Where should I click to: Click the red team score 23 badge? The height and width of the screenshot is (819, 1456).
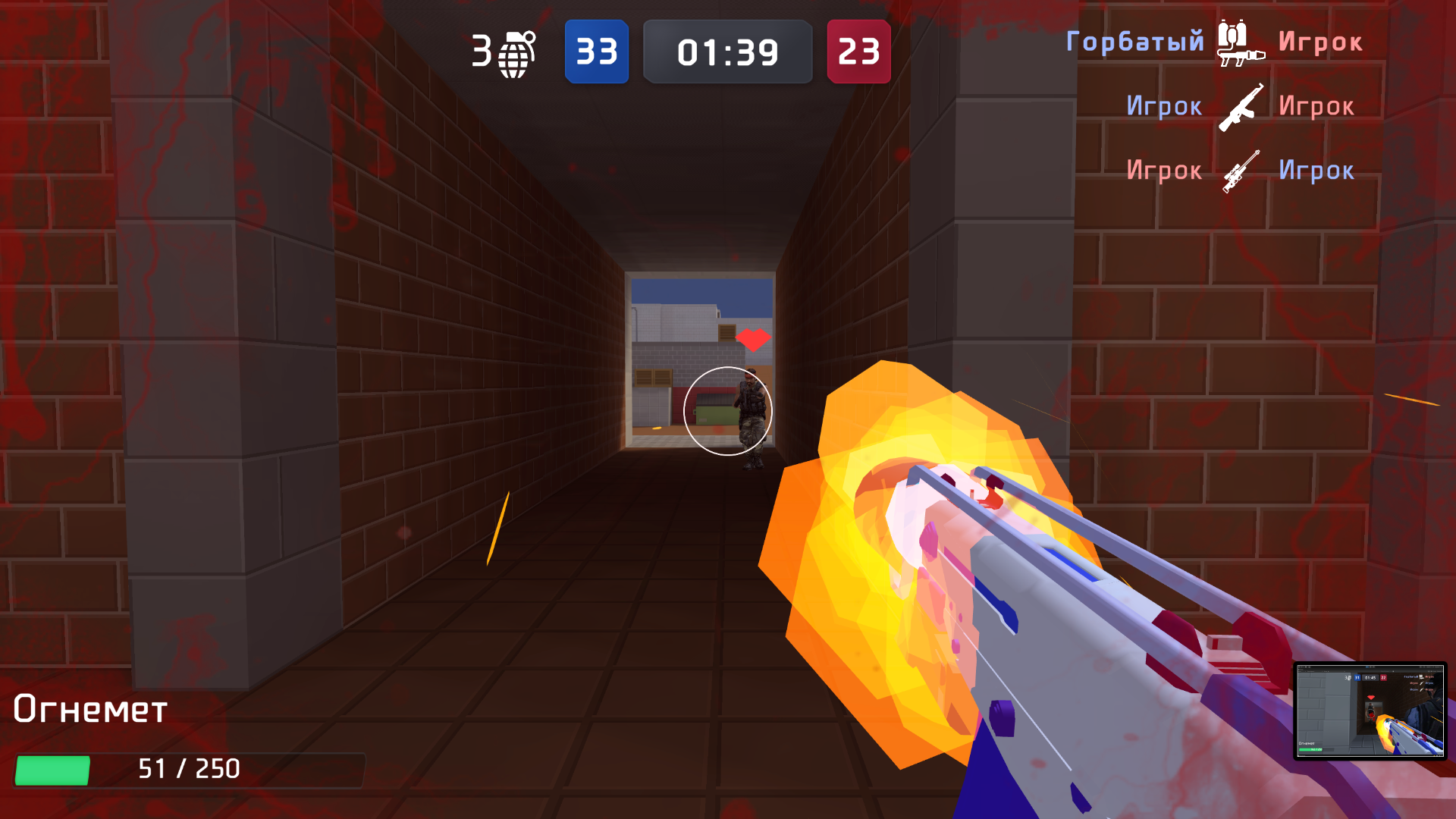pos(859,52)
